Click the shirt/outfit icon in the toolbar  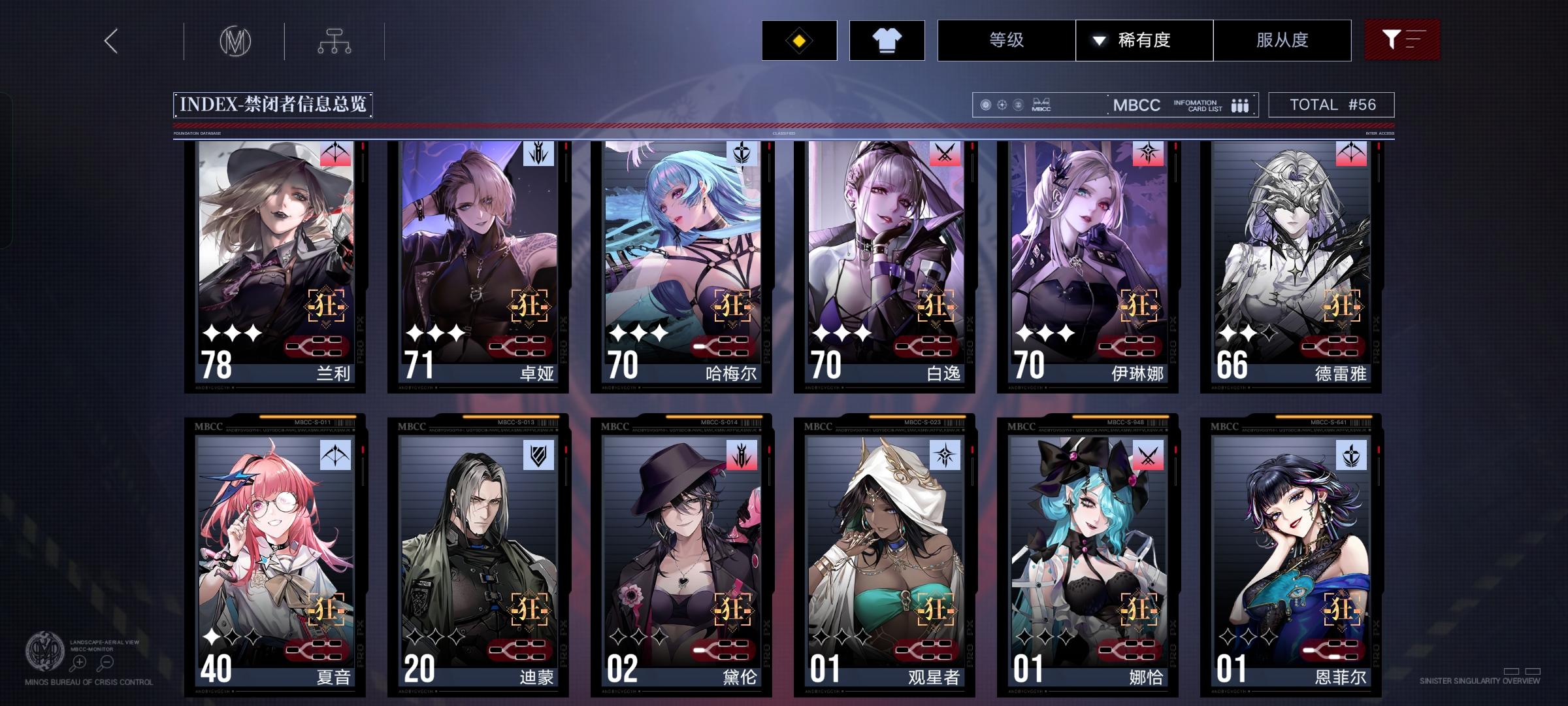[x=887, y=40]
